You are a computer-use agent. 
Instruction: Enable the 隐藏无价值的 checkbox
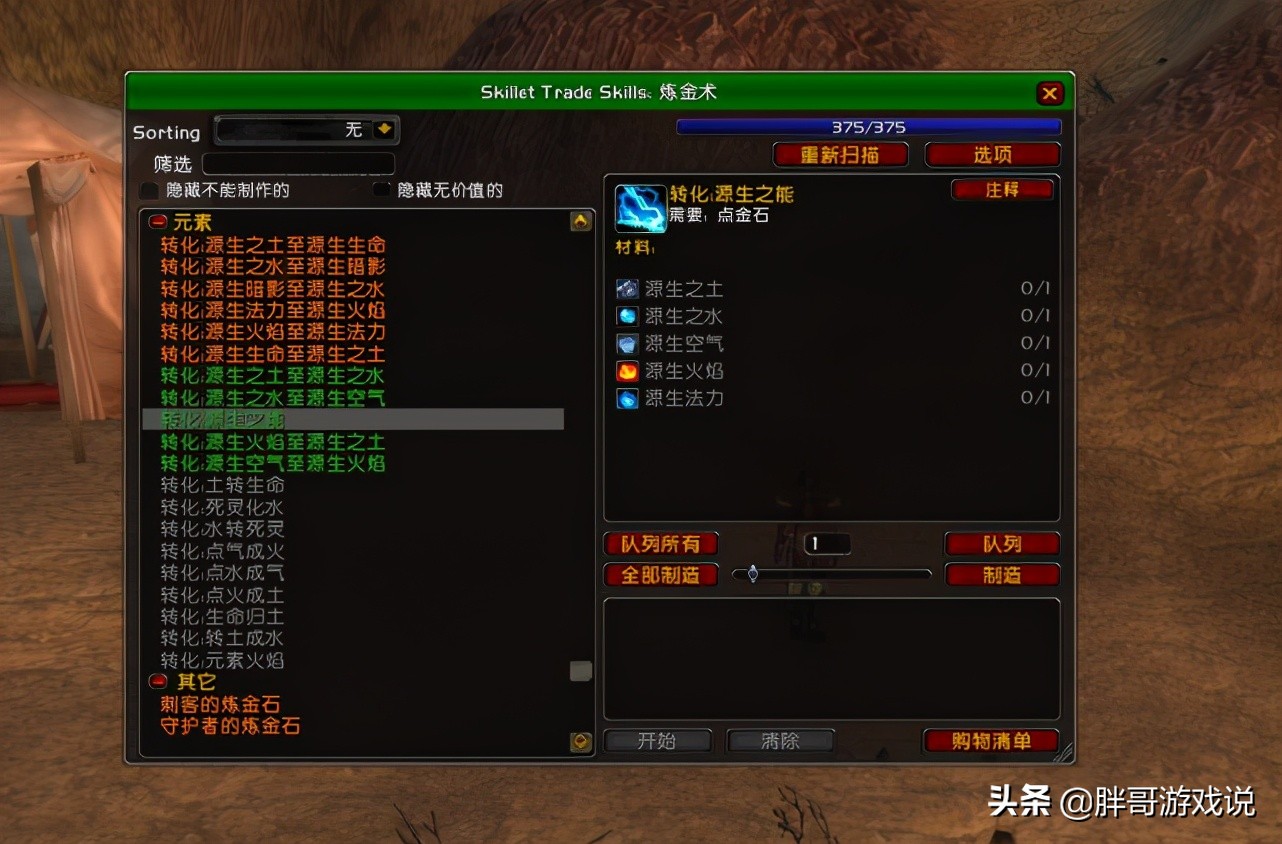pos(380,189)
